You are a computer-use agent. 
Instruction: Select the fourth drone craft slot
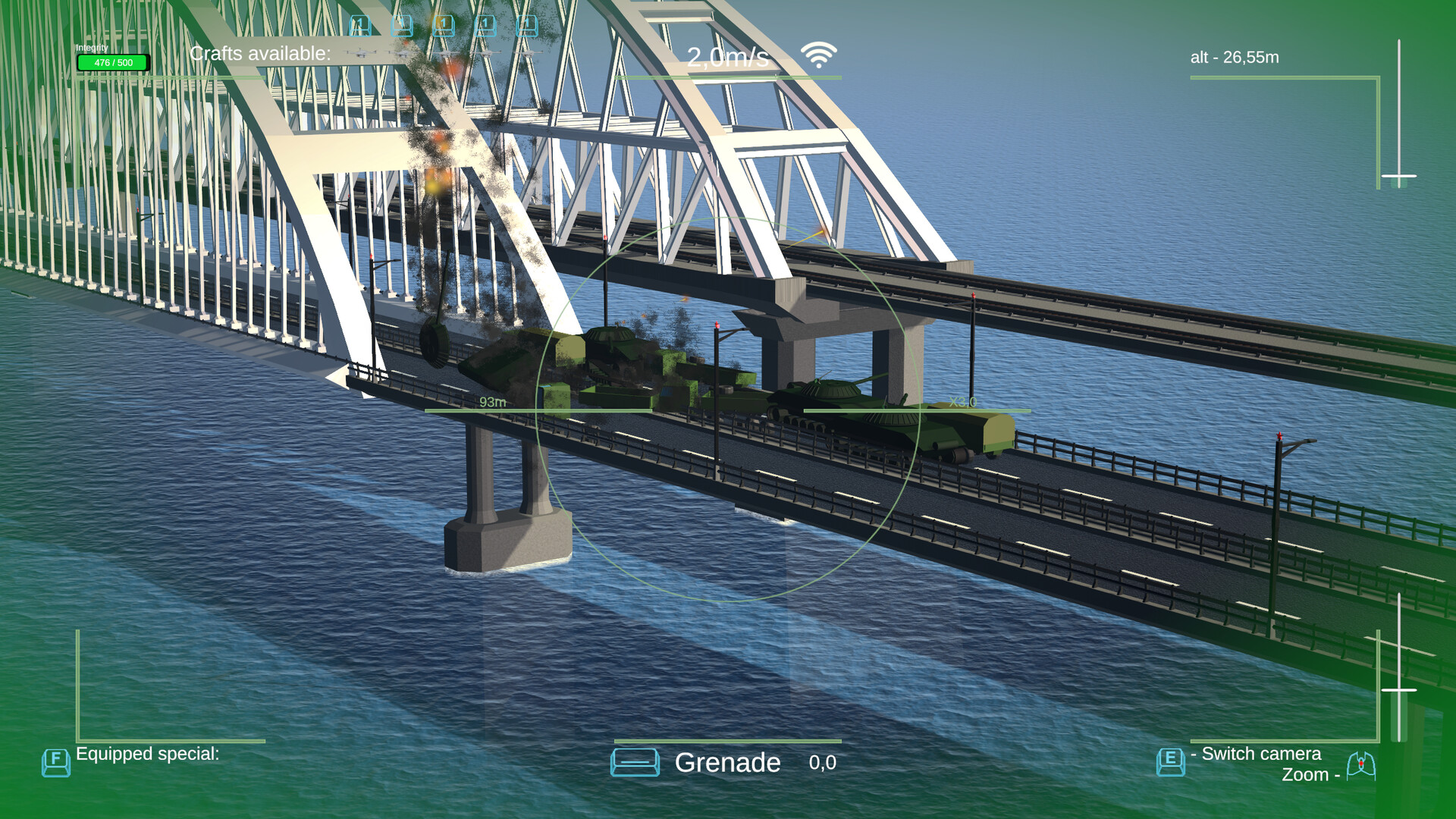[x=485, y=25]
